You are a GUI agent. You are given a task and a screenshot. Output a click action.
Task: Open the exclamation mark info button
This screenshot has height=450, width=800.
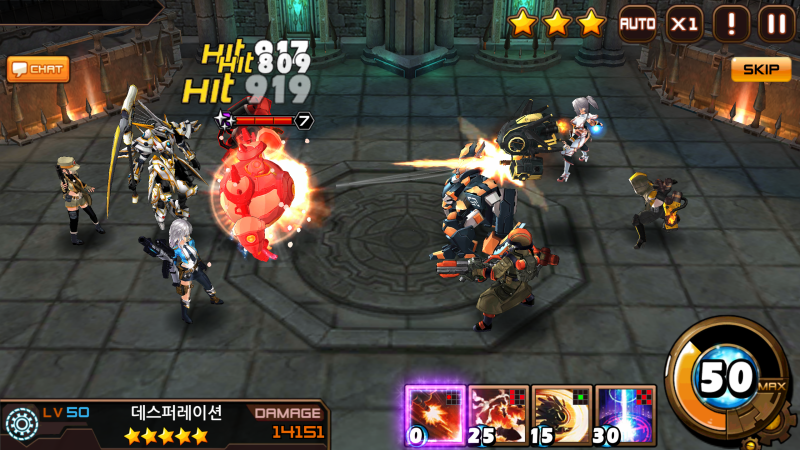tap(731, 22)
